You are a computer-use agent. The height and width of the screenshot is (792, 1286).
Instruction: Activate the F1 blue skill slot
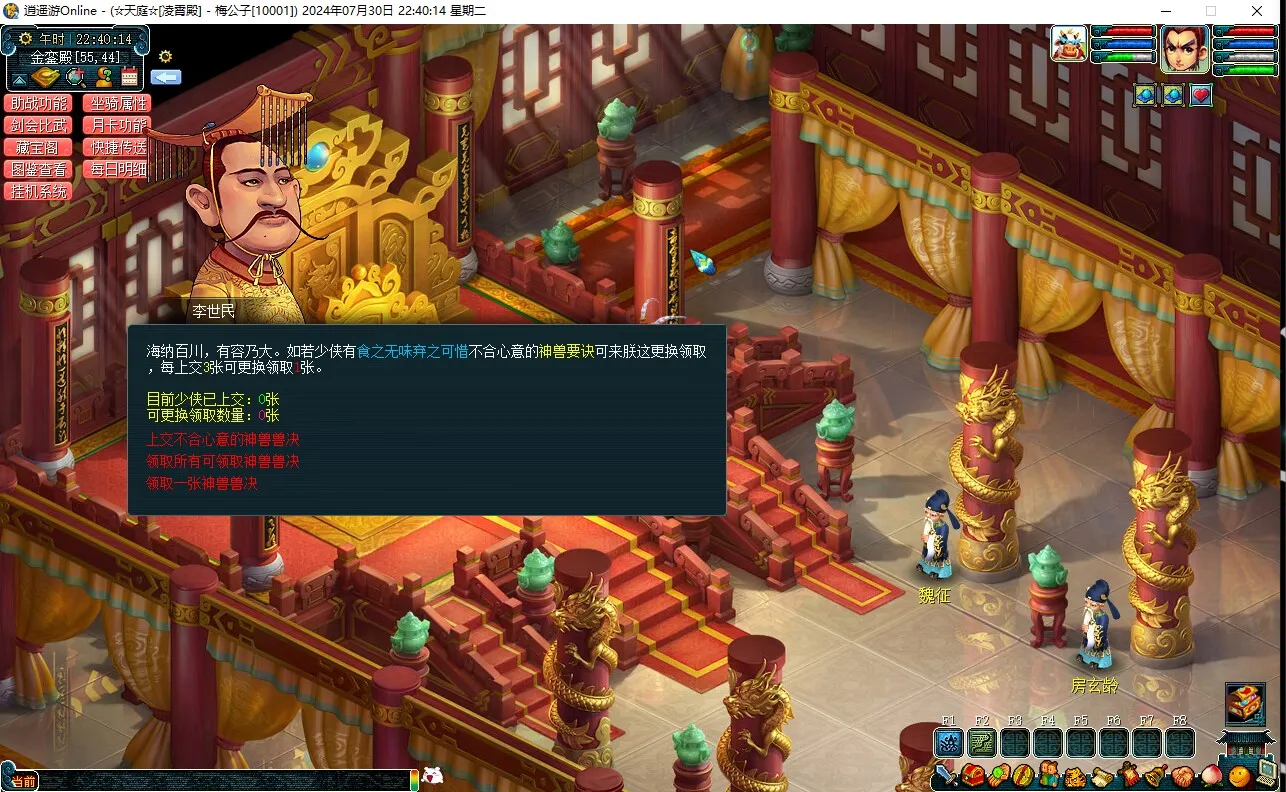pyautogui.click(x=949, y=743)
